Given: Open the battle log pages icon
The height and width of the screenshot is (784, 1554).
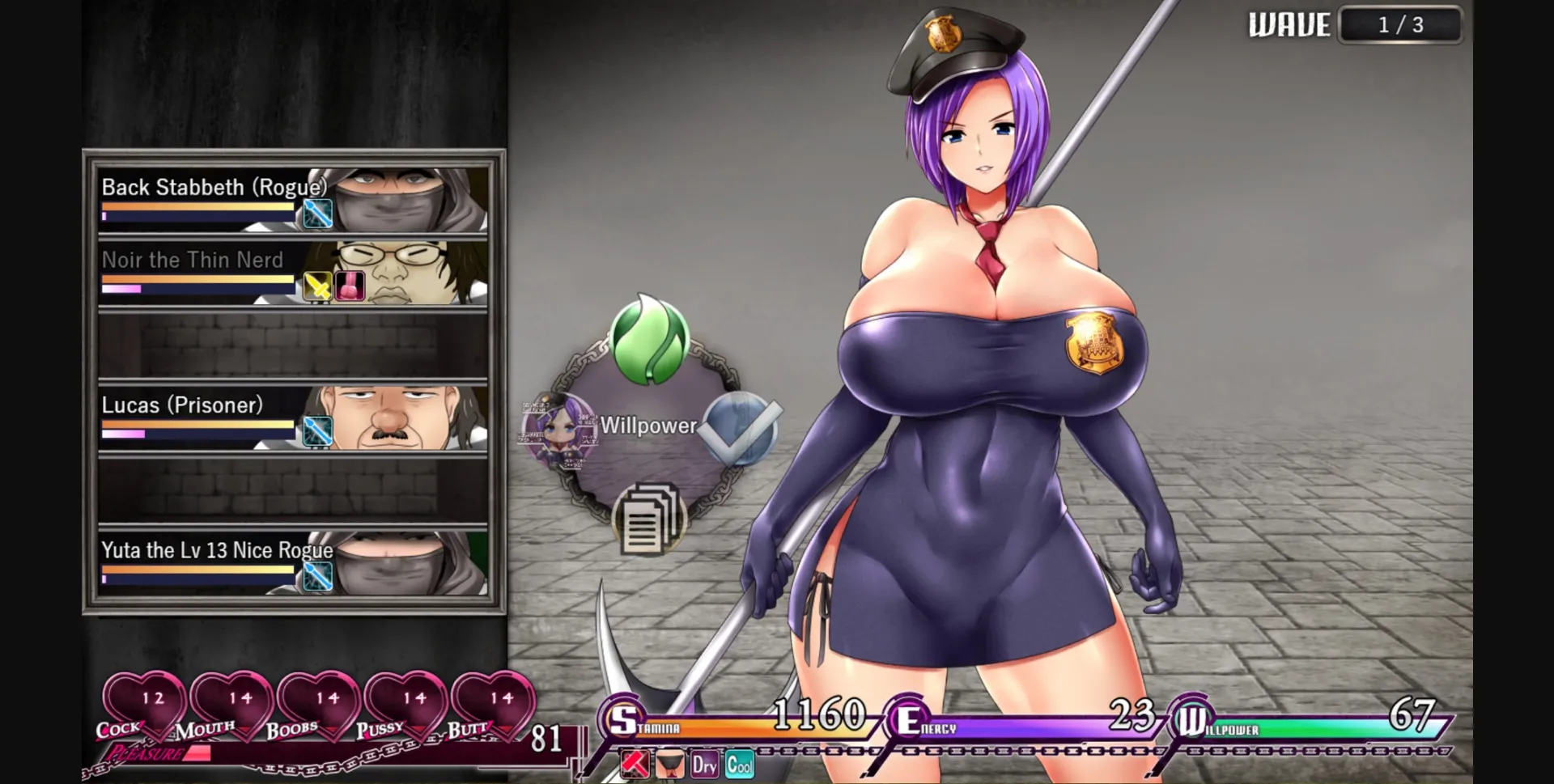Looking at the screenshot, I should click(647, 519).
